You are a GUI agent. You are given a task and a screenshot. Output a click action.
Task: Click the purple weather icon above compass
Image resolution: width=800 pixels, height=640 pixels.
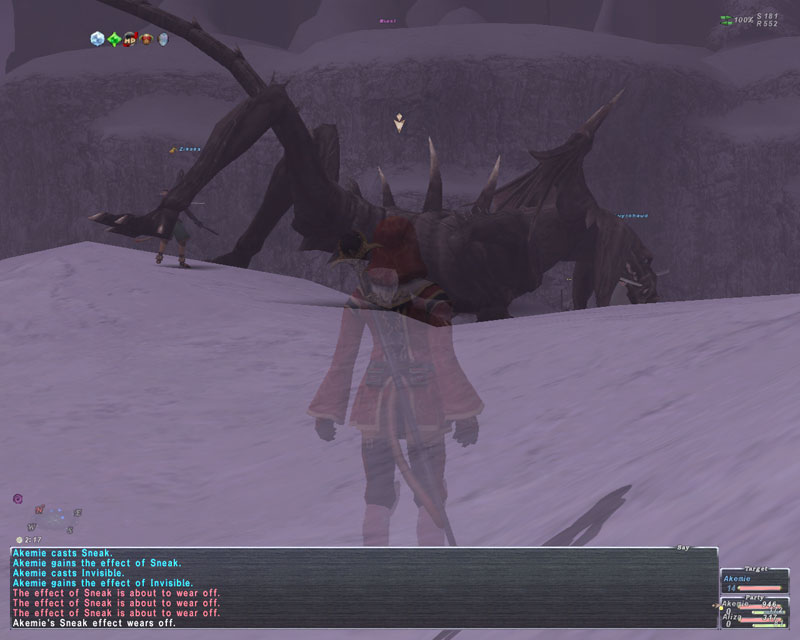tap(18, 498)
